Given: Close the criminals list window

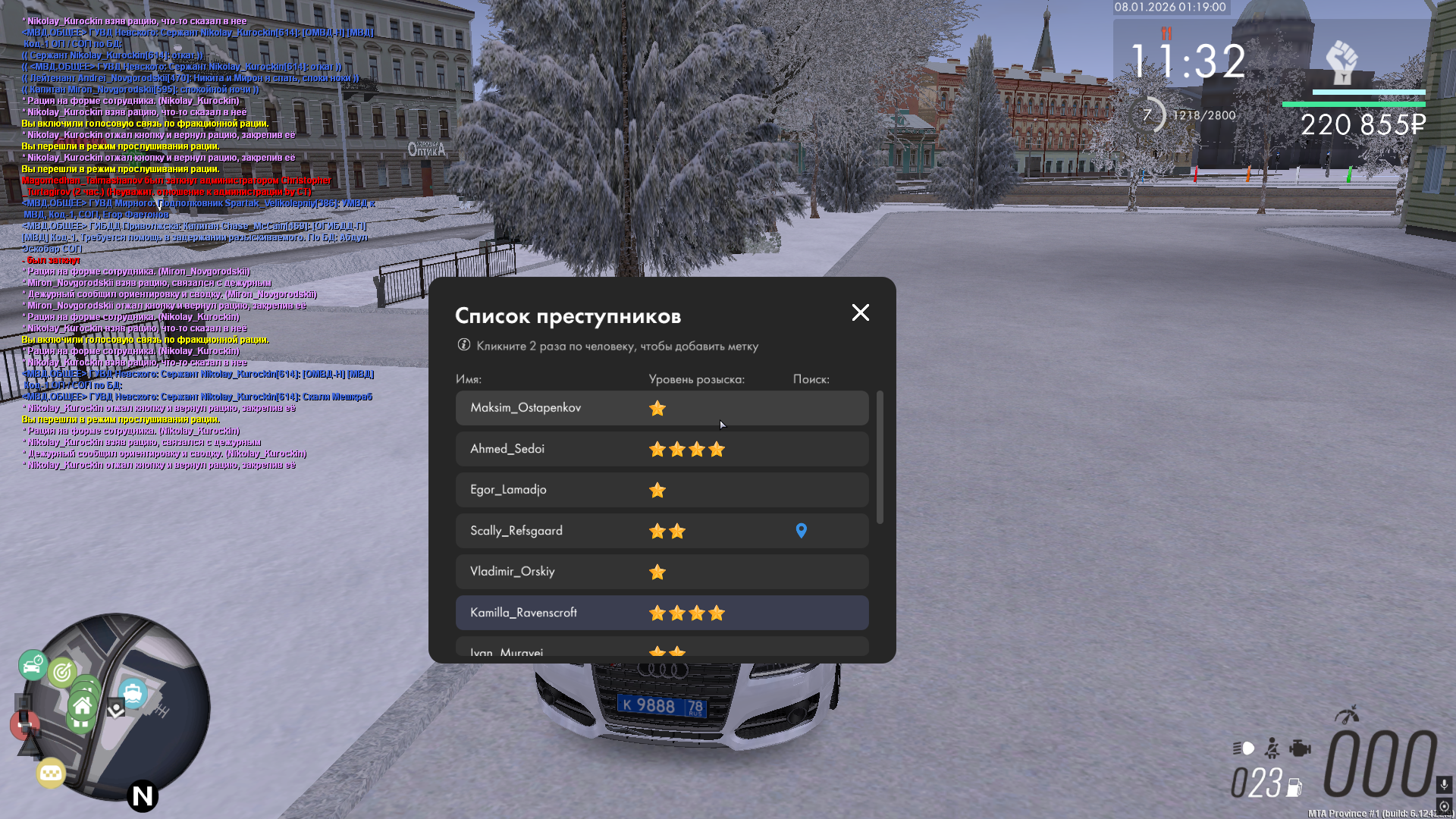Looking at the screenshot, I should [860, 312].
